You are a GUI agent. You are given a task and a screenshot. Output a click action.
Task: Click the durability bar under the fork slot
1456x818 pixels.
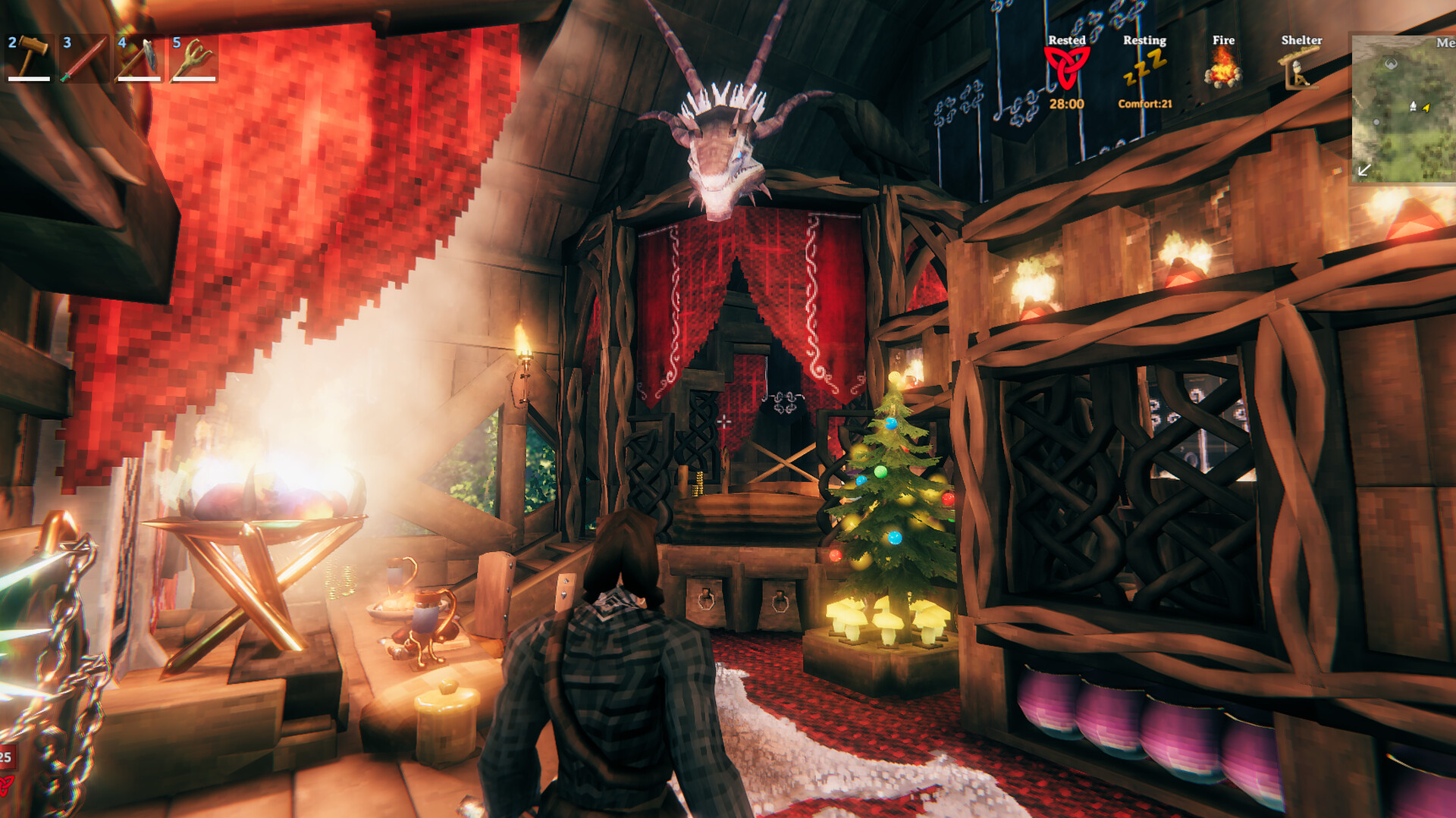(194, 79)
